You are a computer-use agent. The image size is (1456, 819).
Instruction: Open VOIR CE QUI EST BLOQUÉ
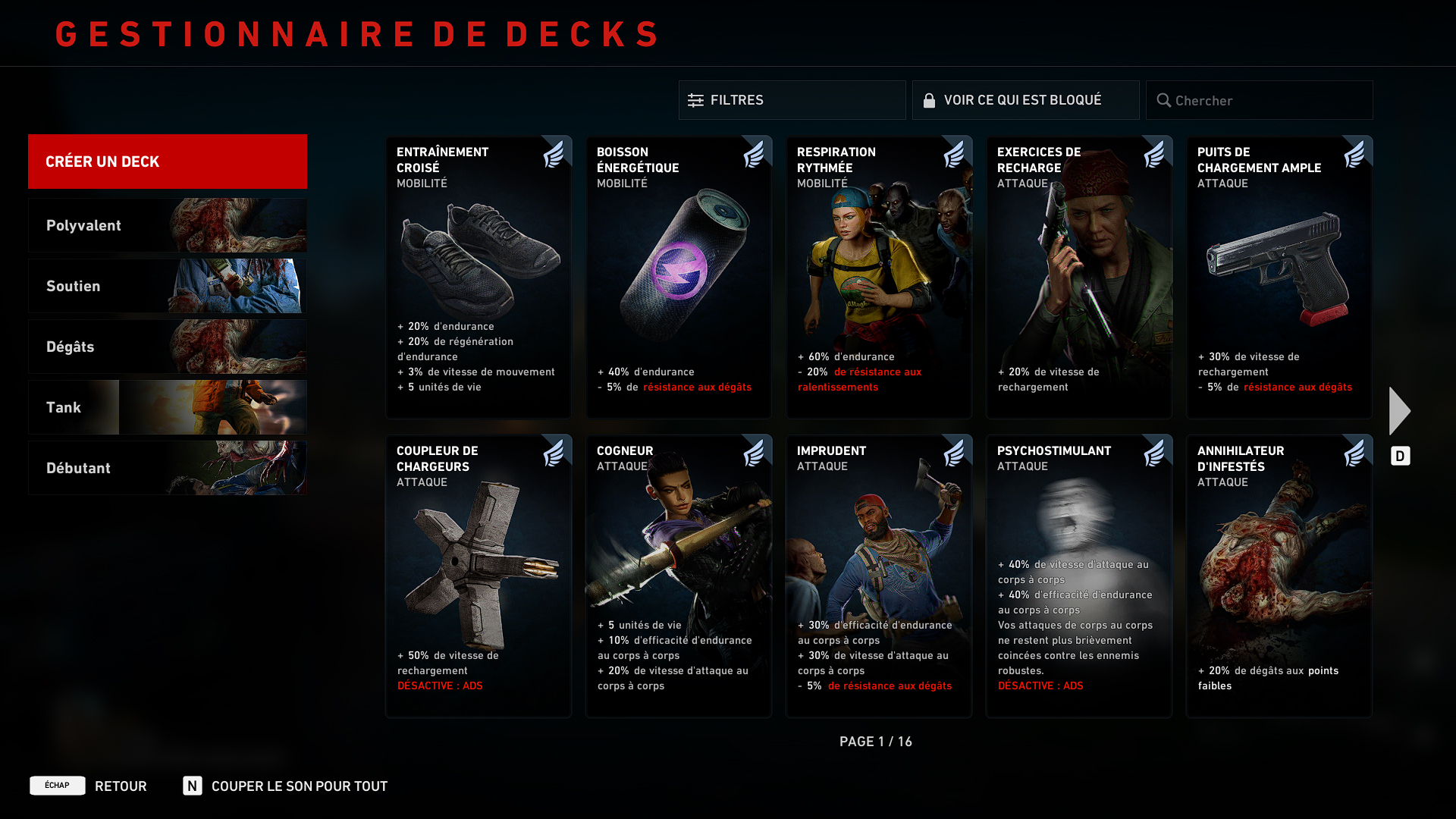(x=1024, y=99)
